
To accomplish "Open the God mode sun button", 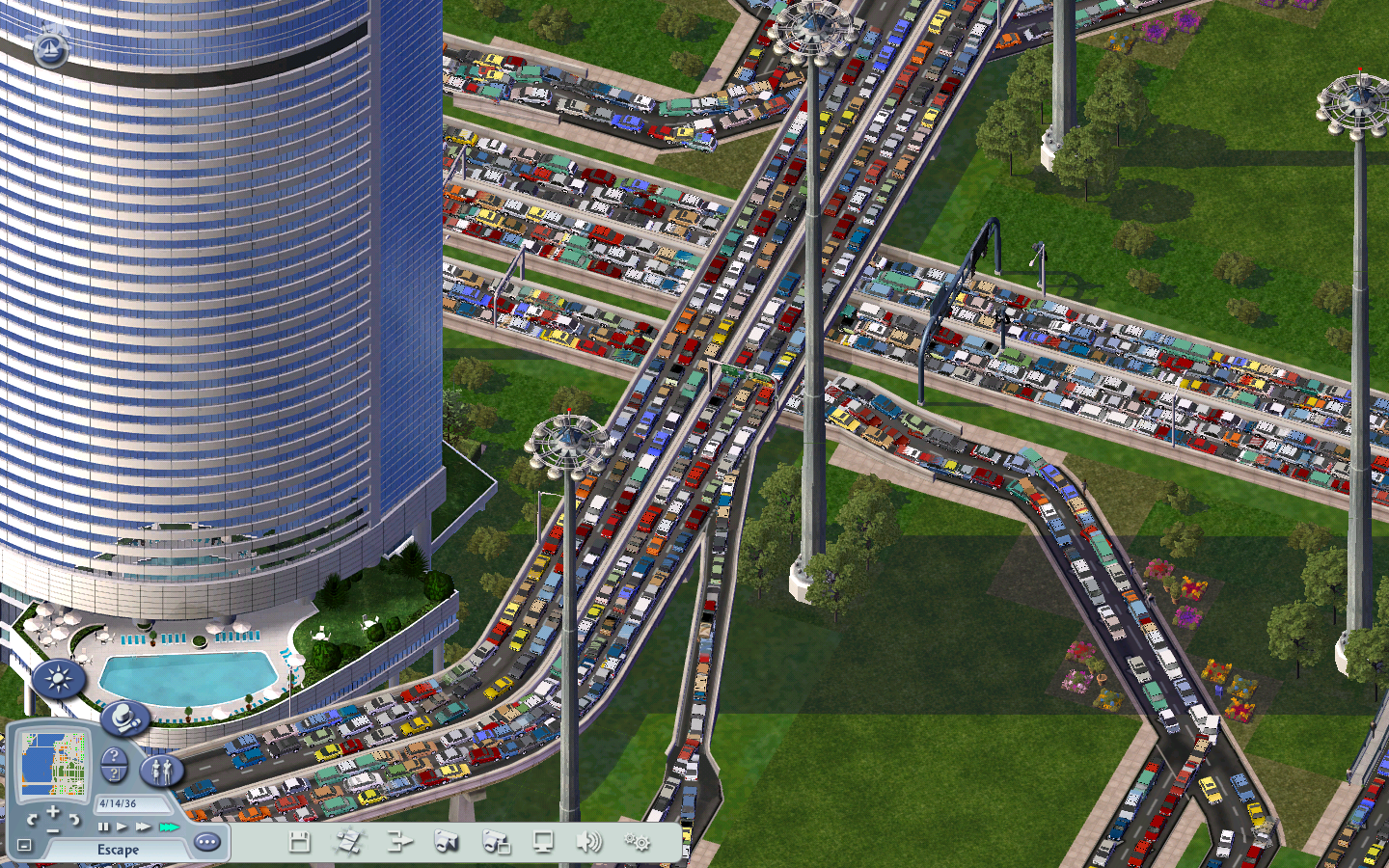I will point(58,680).
